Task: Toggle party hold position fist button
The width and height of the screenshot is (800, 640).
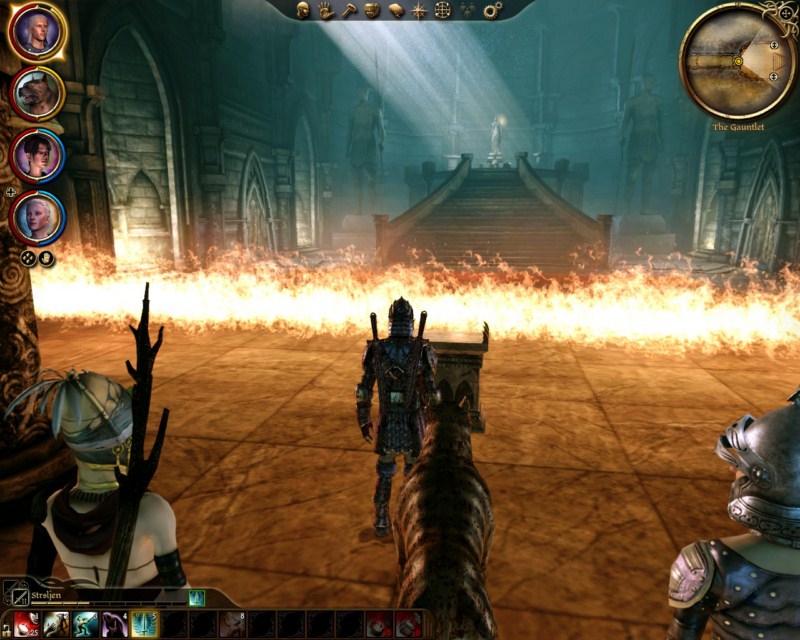Action: pos(46,258)
